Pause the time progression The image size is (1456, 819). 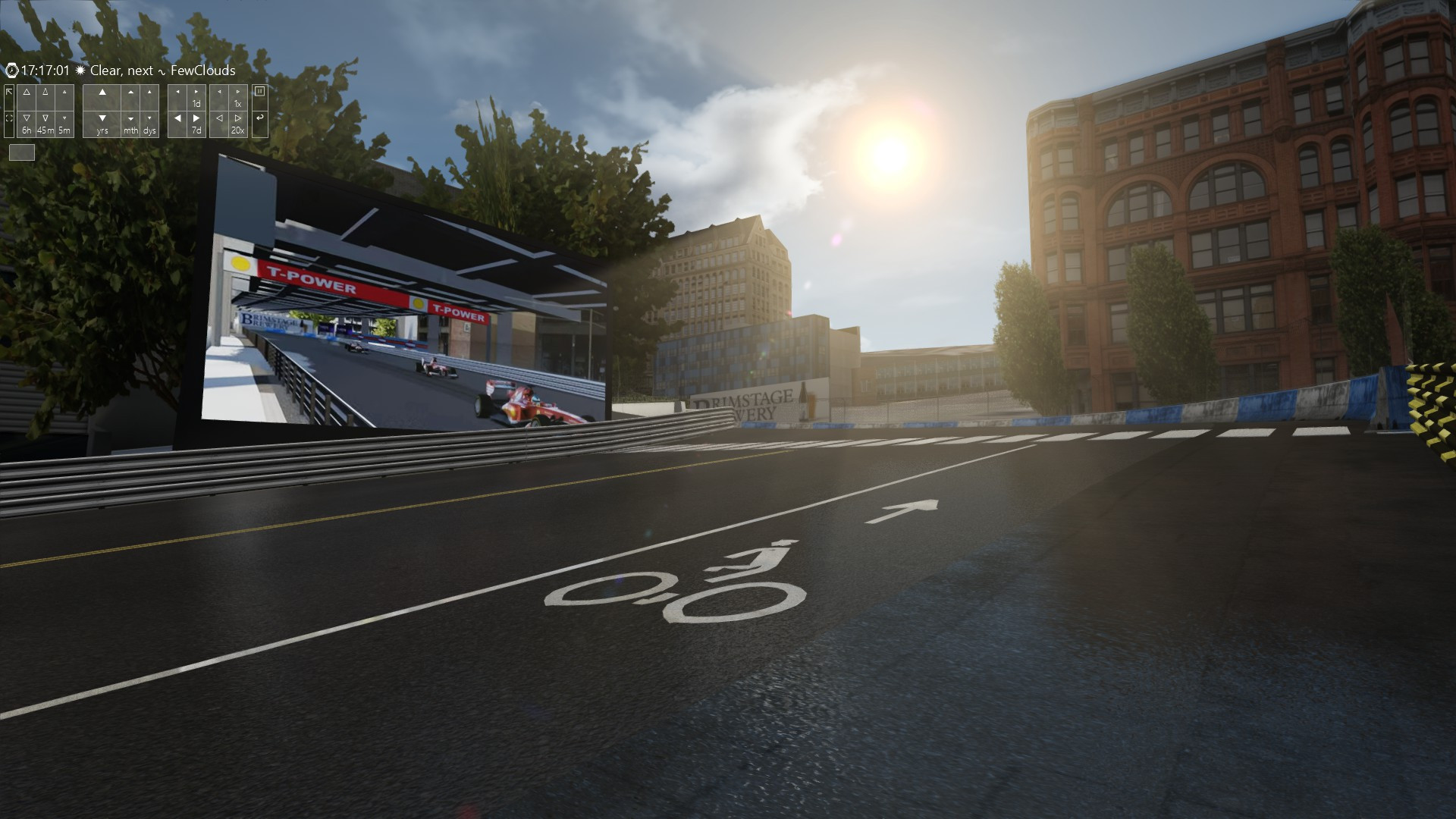coord(260,93)
